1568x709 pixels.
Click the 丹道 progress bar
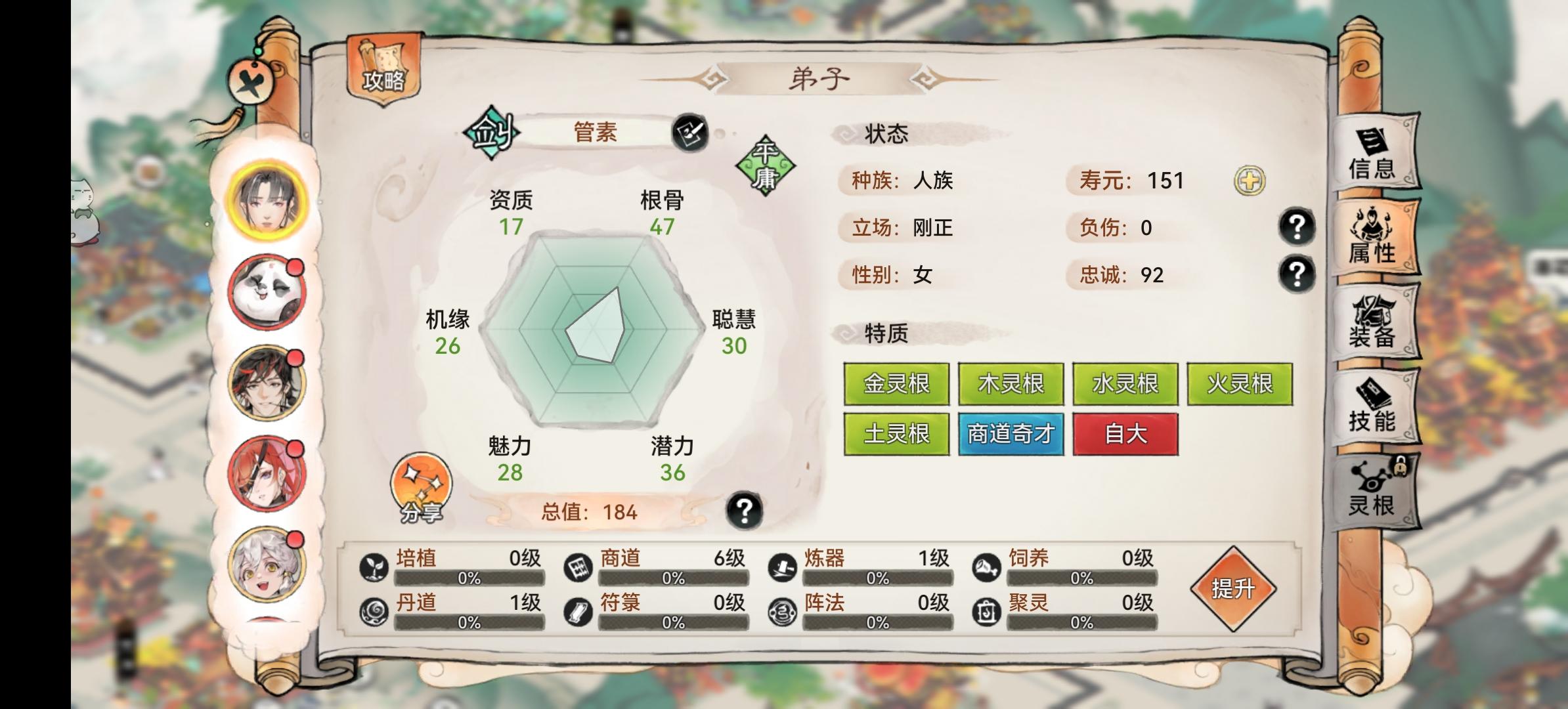(469, 622)
